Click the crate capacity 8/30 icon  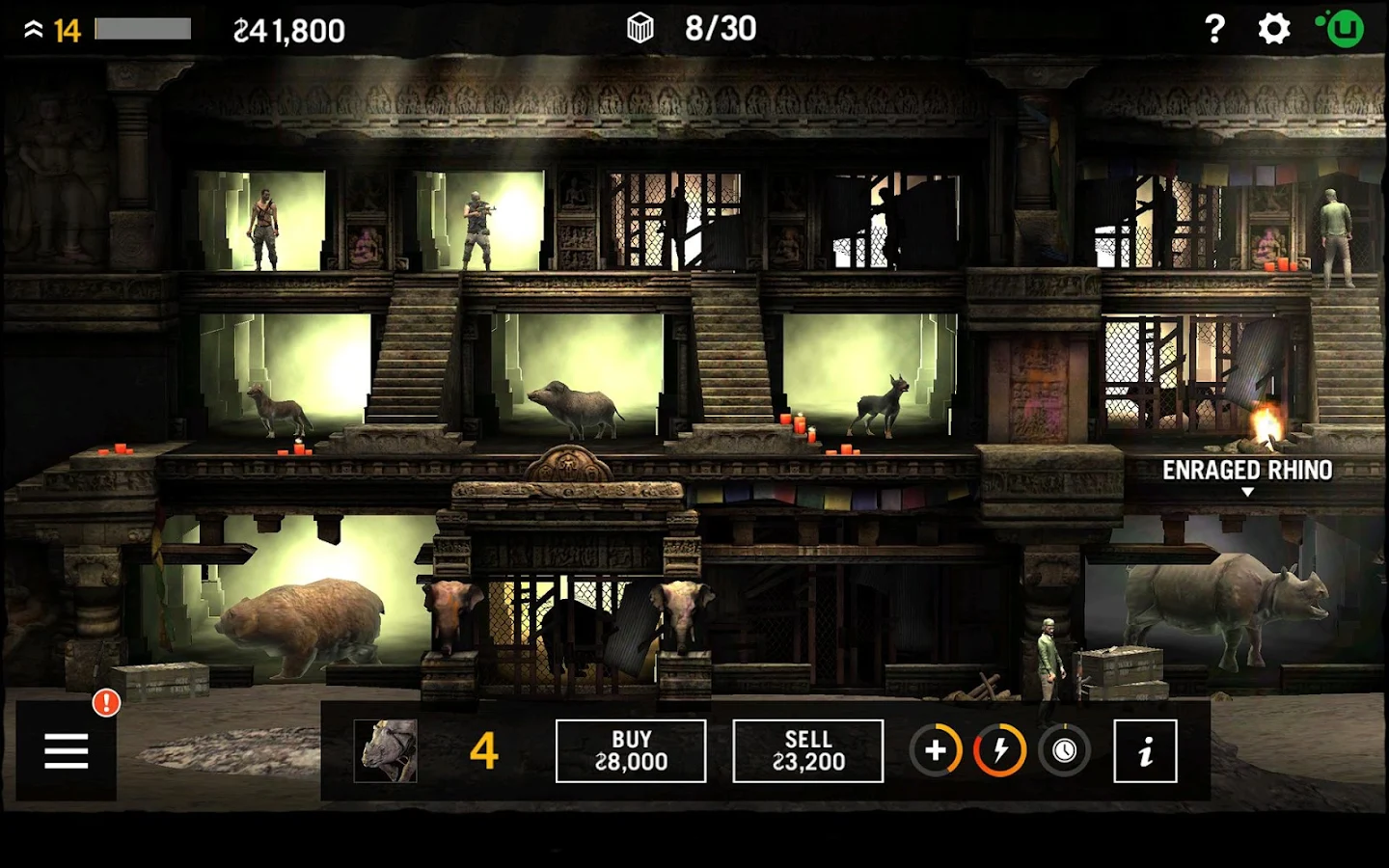tap(639, 28)
